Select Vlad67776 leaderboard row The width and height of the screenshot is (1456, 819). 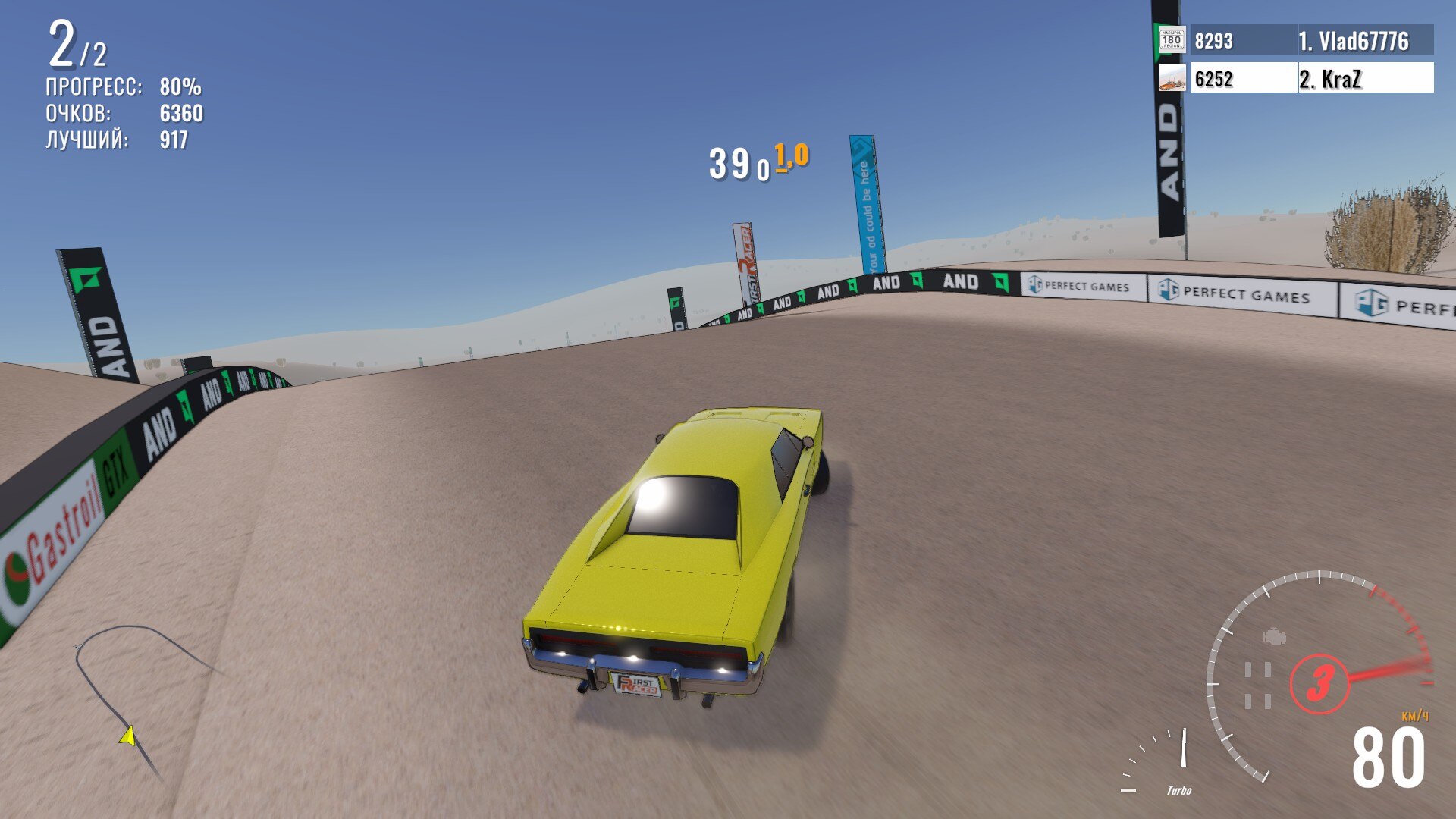coord(1311,40)
